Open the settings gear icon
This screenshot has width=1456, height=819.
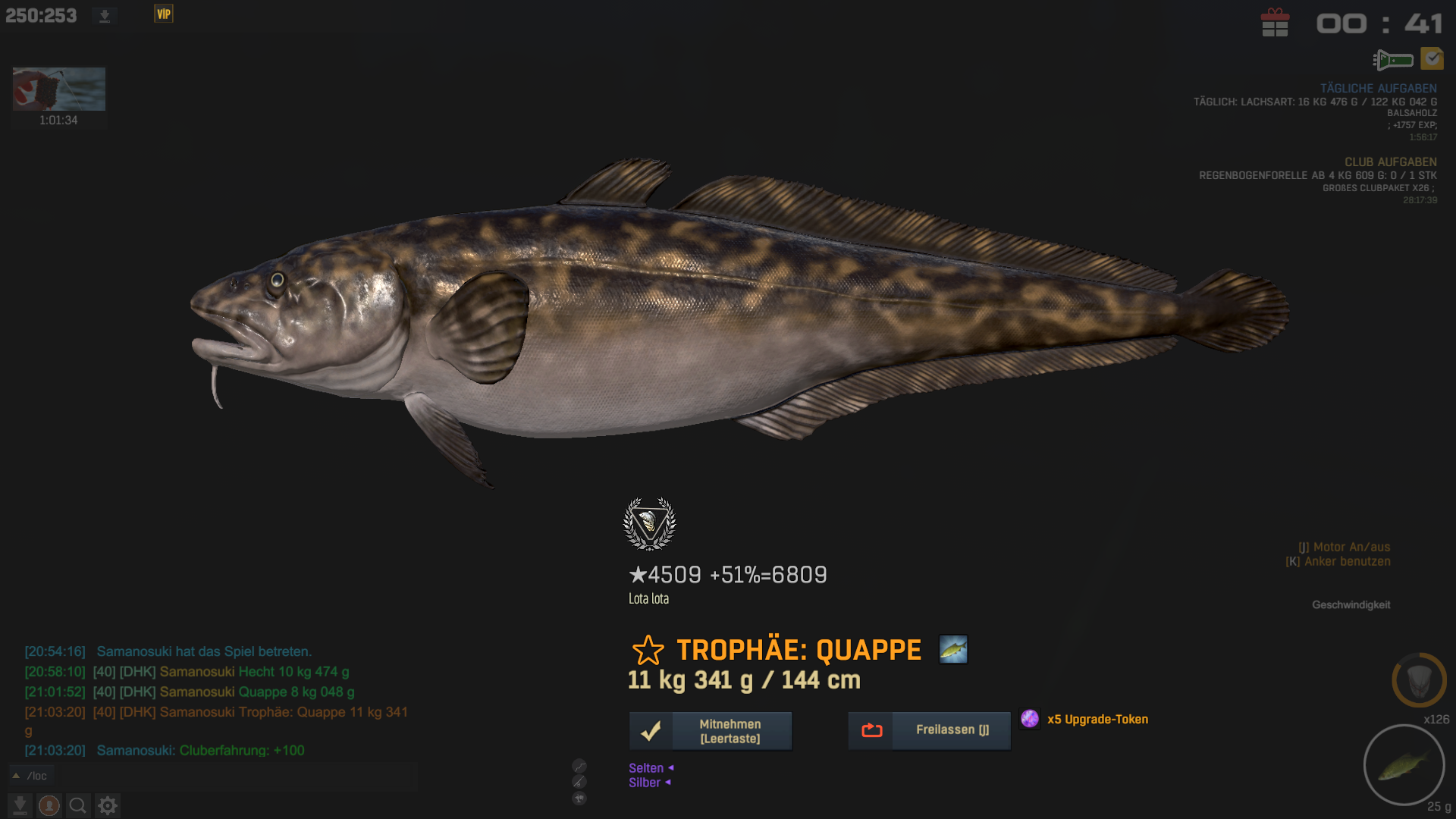pos(108,805)
